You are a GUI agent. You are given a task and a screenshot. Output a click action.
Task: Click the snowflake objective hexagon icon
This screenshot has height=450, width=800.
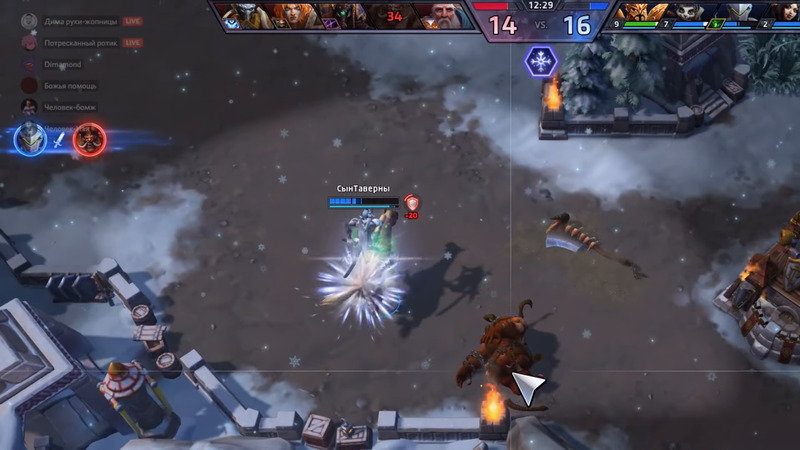(541, 62)
